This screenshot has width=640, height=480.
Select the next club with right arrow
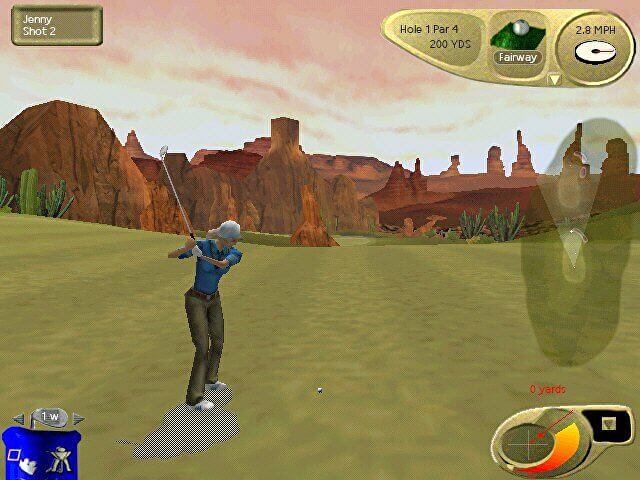(79, 418)
